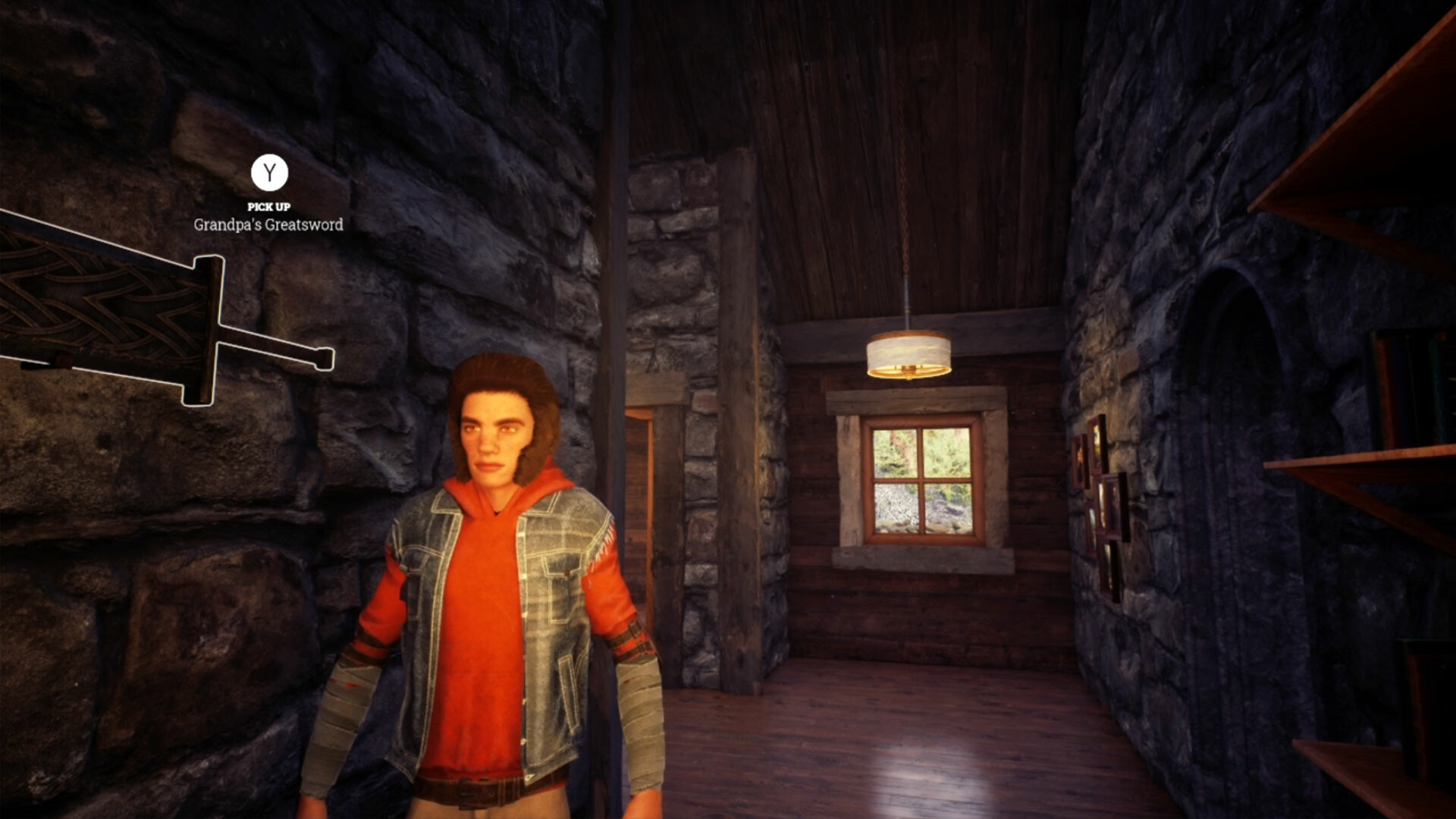Toggle the PICK UP action prompt

tap(270, 207)
